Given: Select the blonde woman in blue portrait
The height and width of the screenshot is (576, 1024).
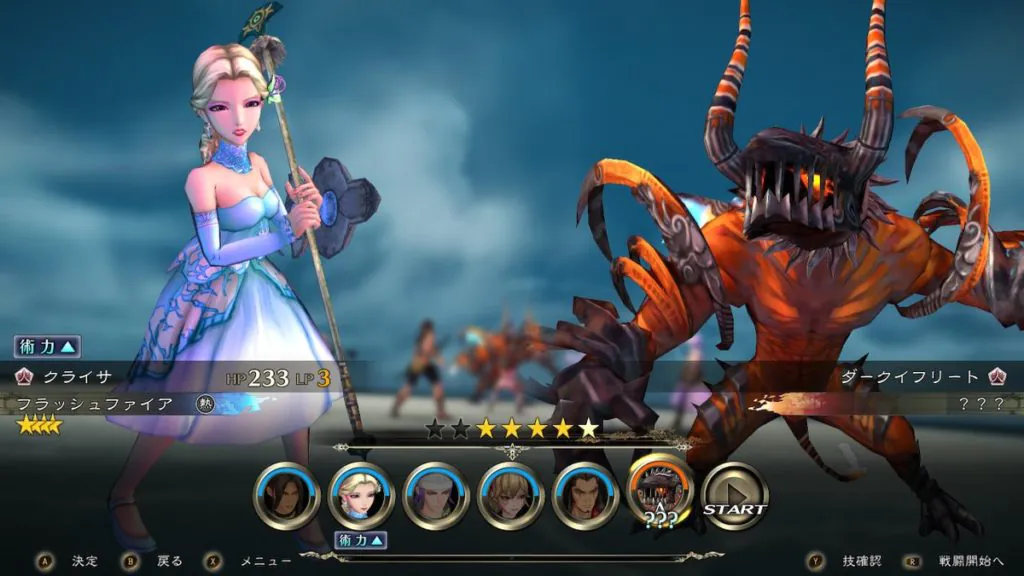Looking at the screenshot, I should tap(361, 496).
